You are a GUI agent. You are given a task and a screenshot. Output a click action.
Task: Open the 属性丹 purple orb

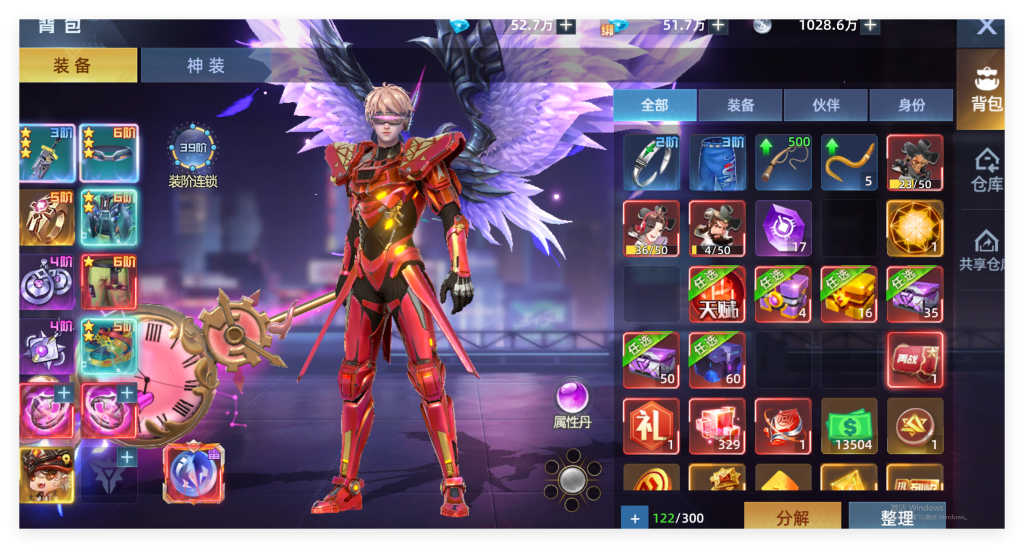tap(573, 396)
